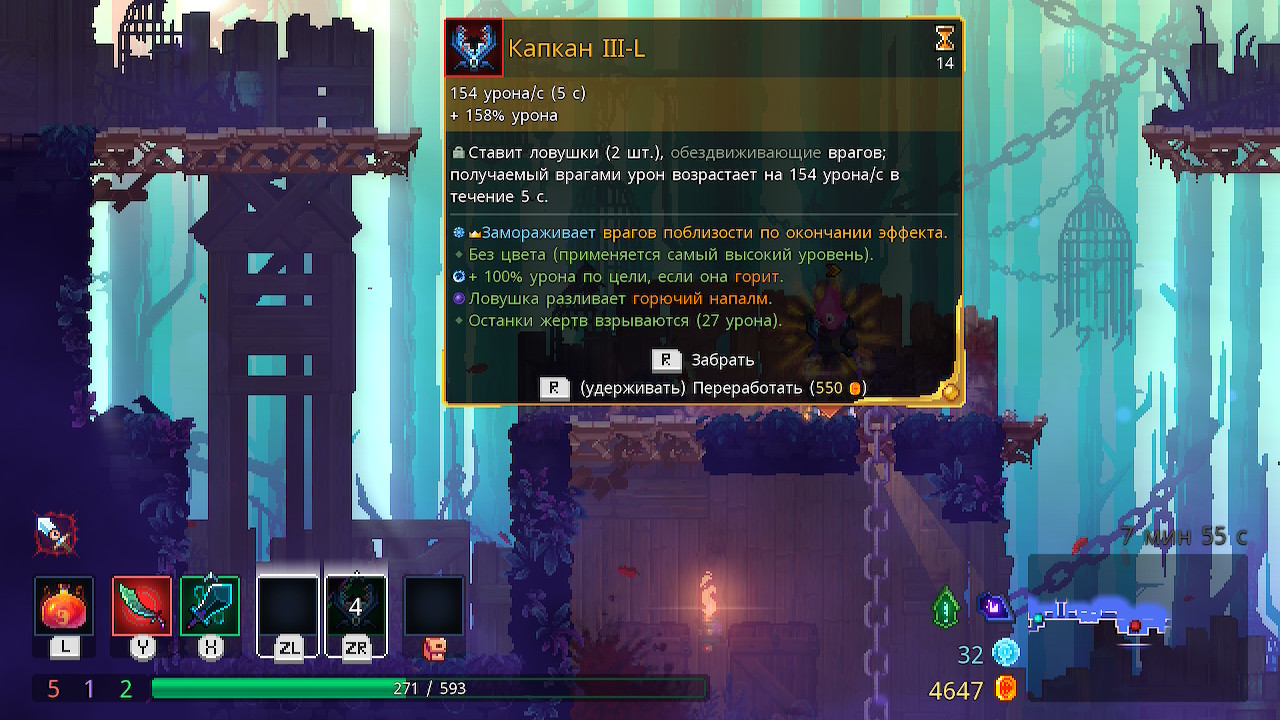Click the hourglass icon in the tooltip

[x=944, y=39]
